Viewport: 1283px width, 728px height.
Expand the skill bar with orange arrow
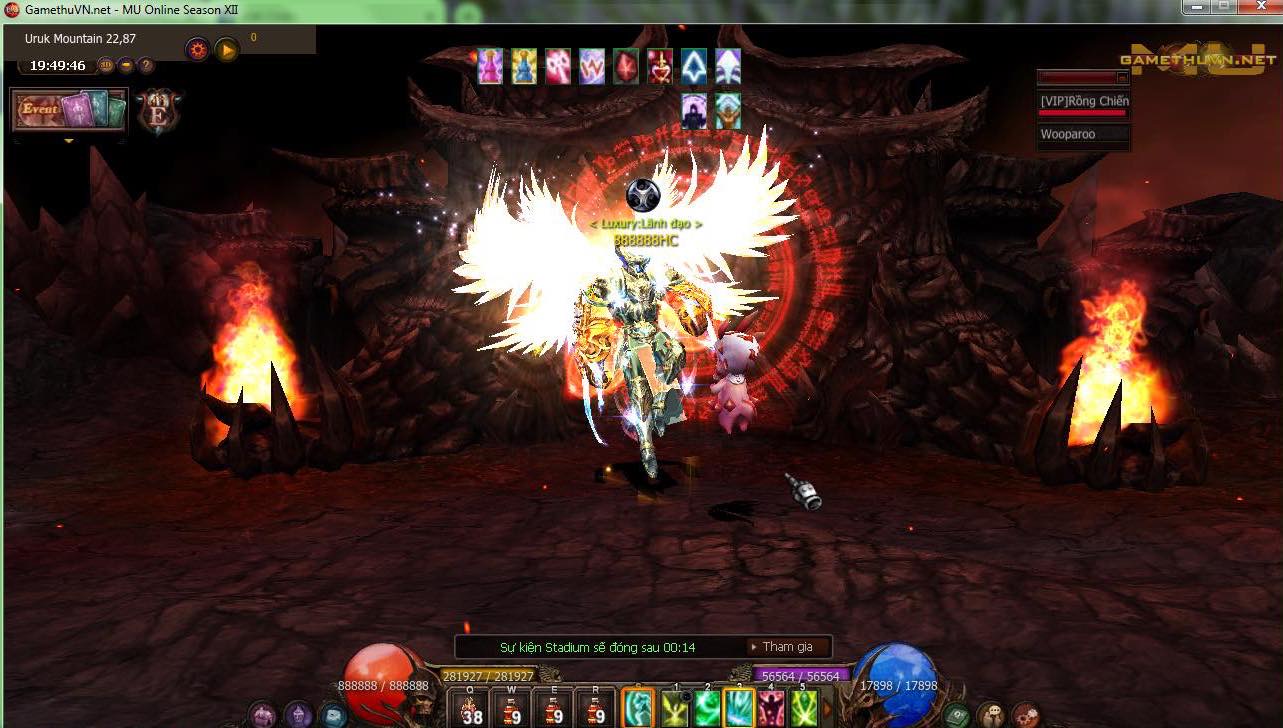(x=827, y=709)
